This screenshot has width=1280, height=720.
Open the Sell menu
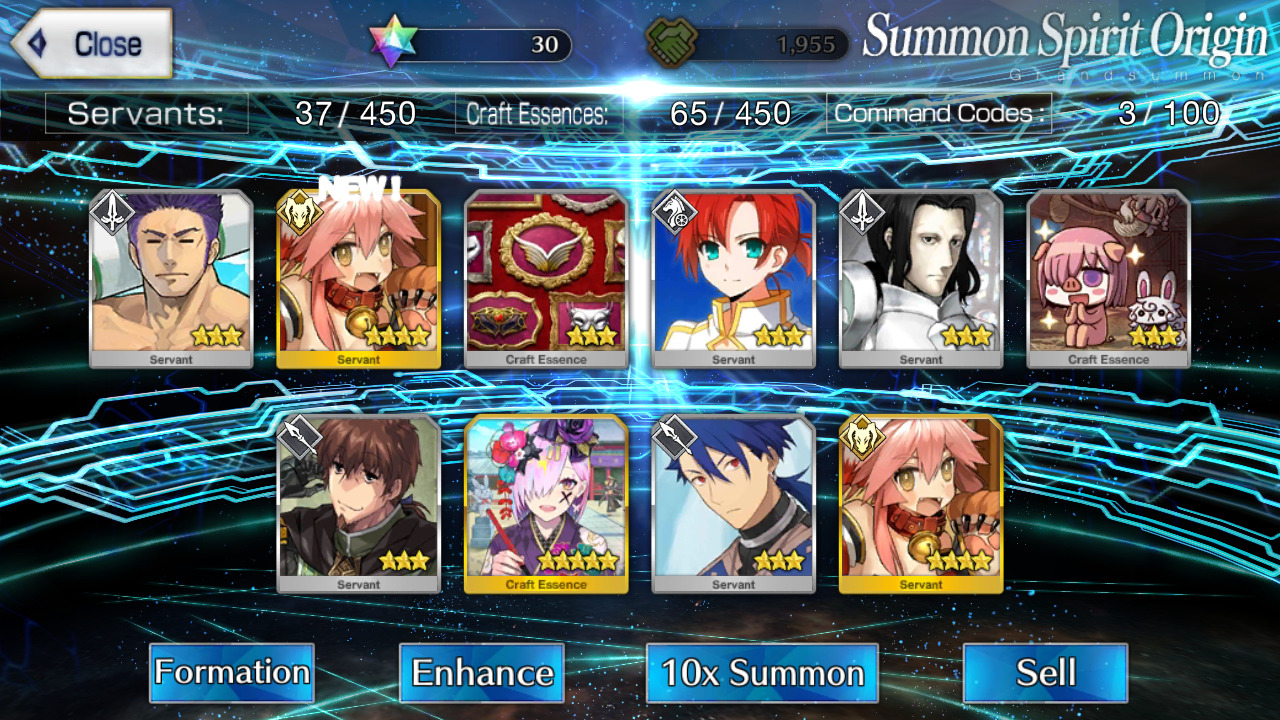[x=1045, y=673]
